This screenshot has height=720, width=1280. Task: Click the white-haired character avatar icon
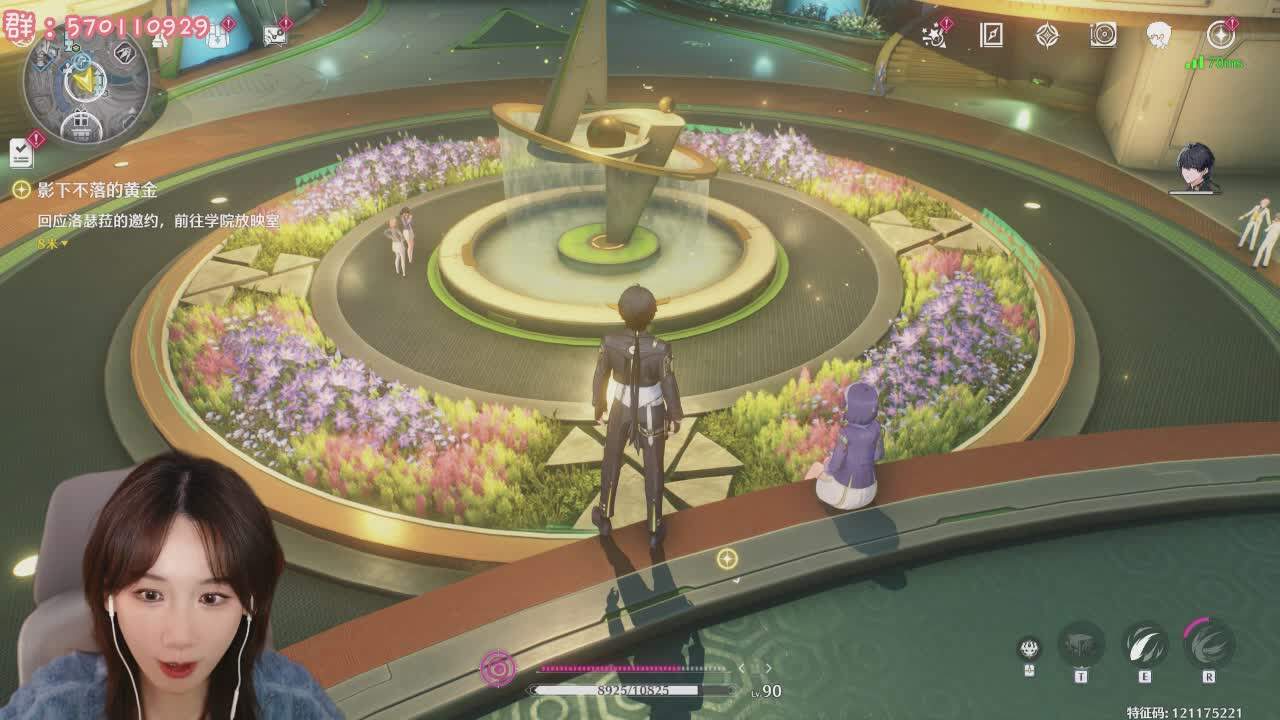1159,36
